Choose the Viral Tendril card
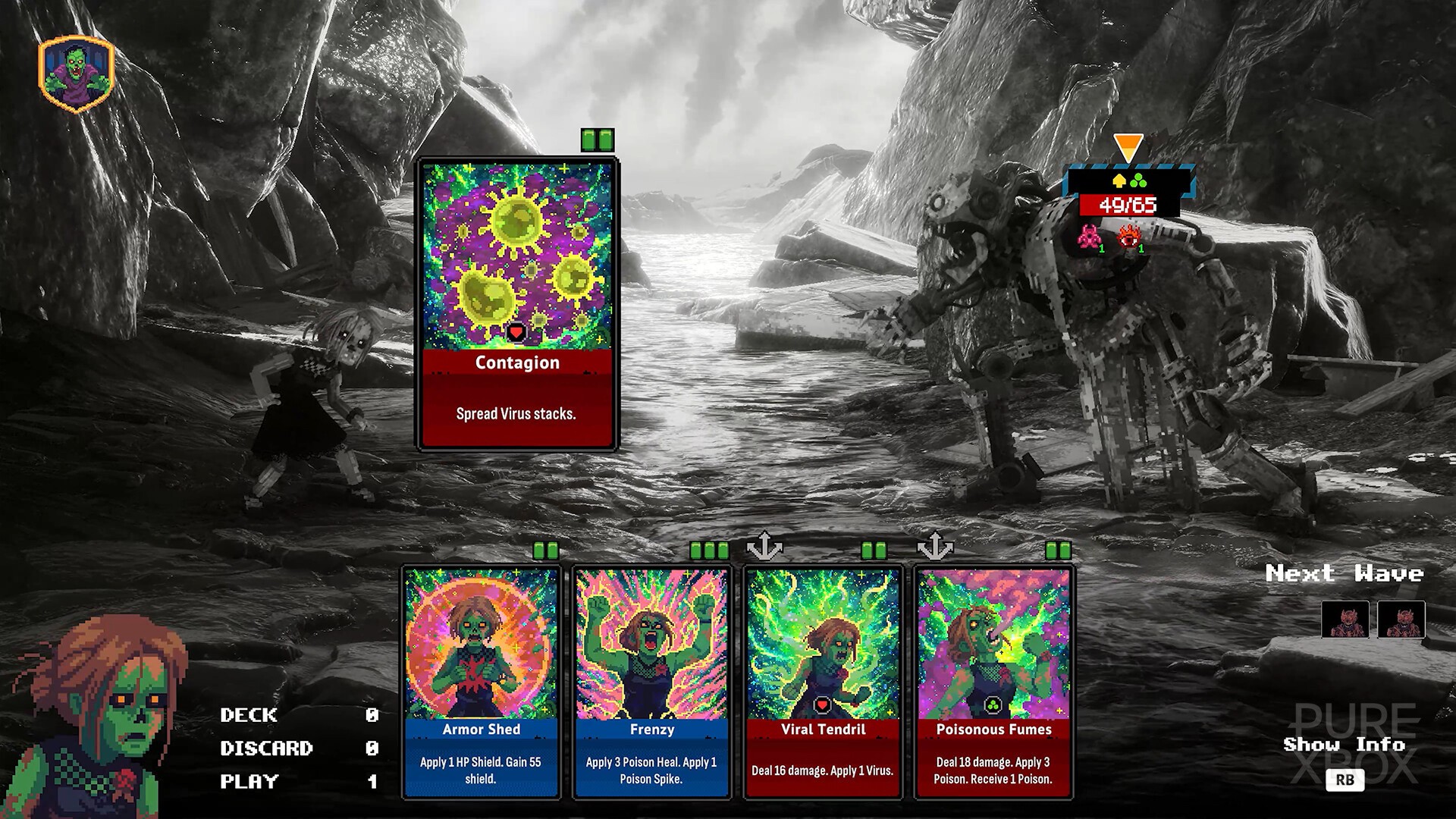Image resolution: width=1456 pixels, height=819 pixels. (x=823, y=681)
